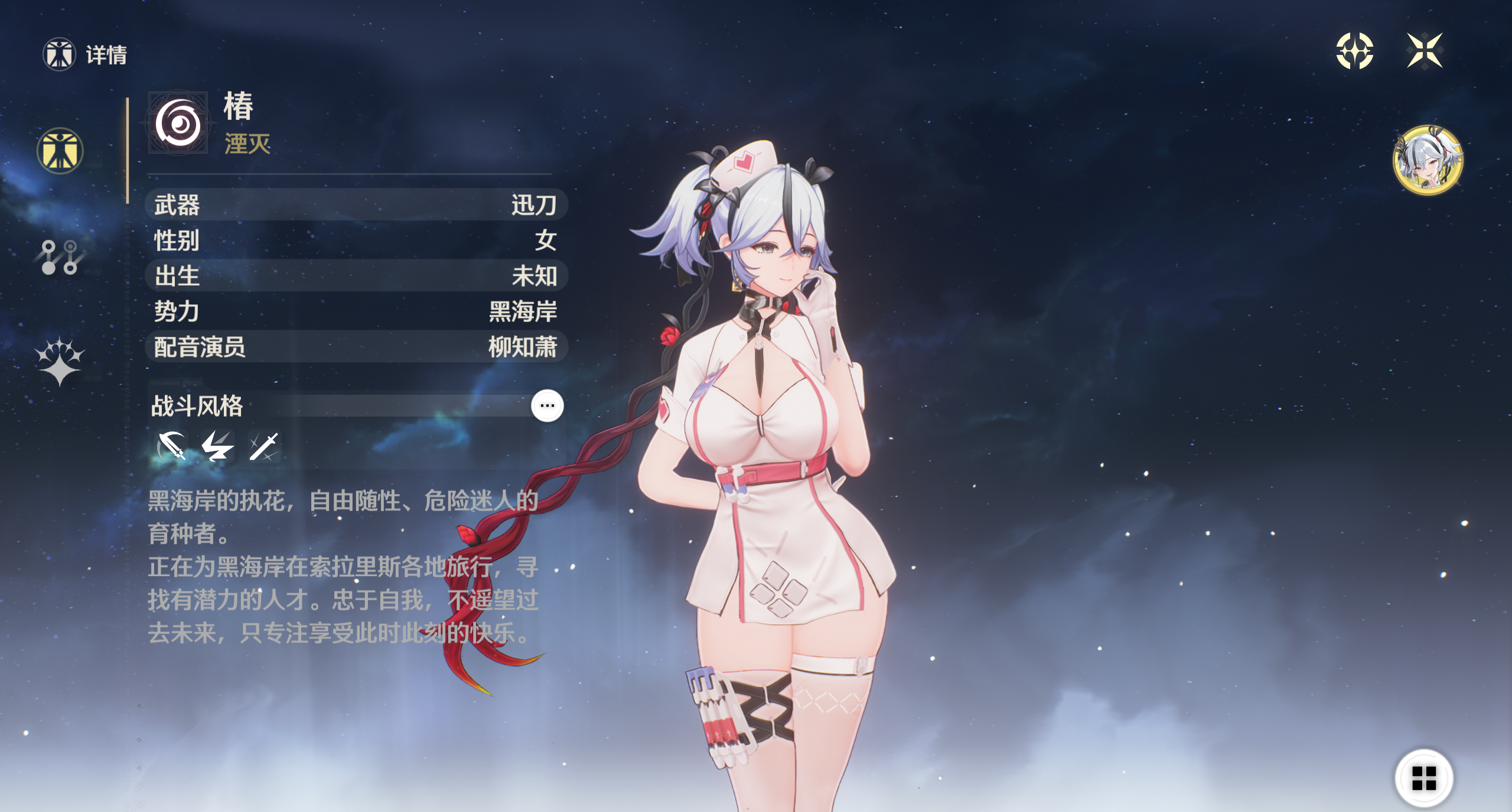Viewport: 1512px width, 812px height.
Task: Open the skill tree nodes tab
Action: pos(60,257)
